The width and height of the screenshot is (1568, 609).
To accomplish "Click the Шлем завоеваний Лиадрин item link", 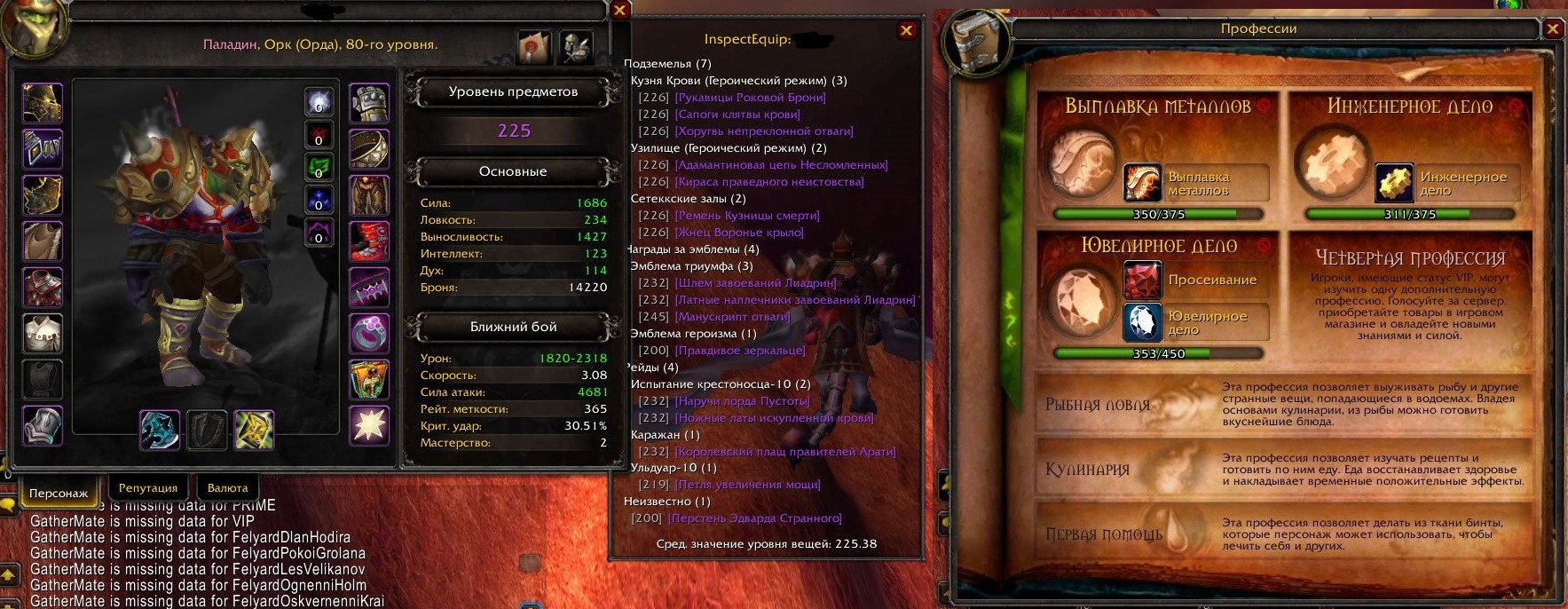I will (x=755, y=283).
